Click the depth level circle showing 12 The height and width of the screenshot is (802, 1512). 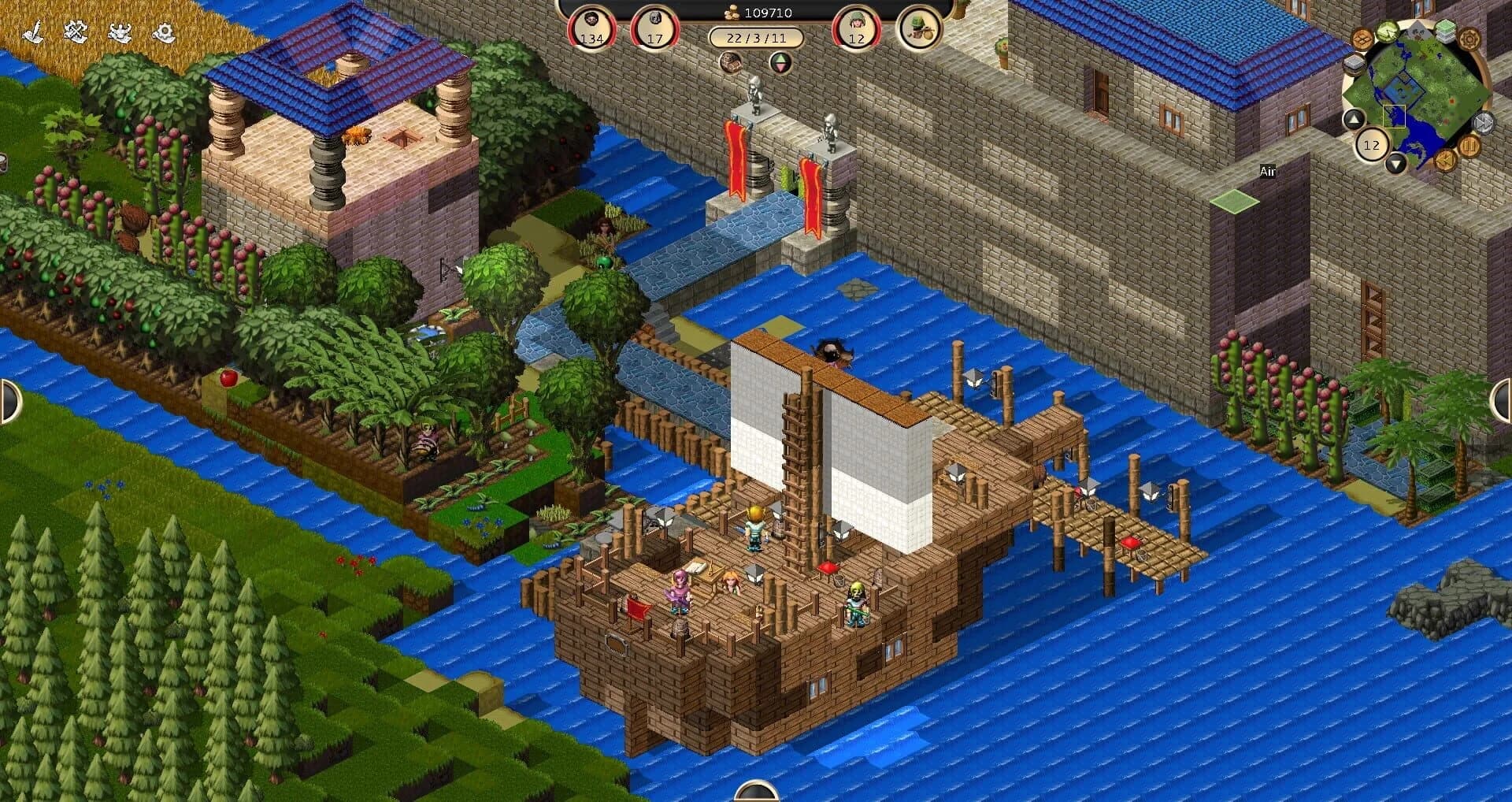1372,144
